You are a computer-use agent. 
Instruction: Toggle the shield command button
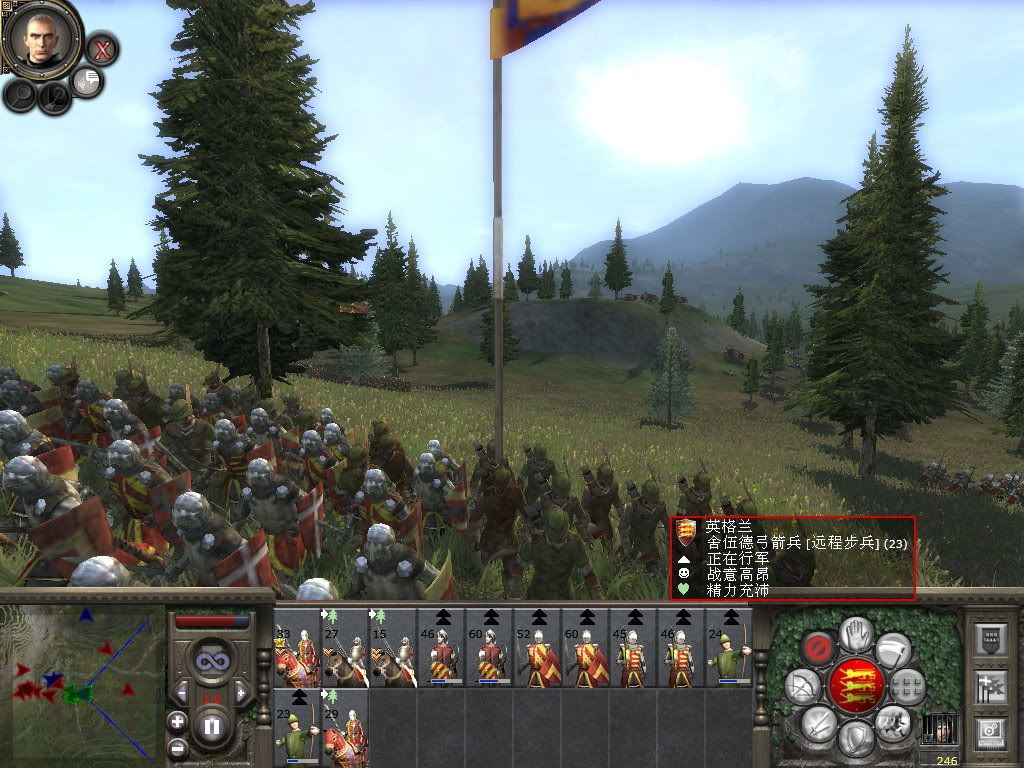tap(855, 740)
